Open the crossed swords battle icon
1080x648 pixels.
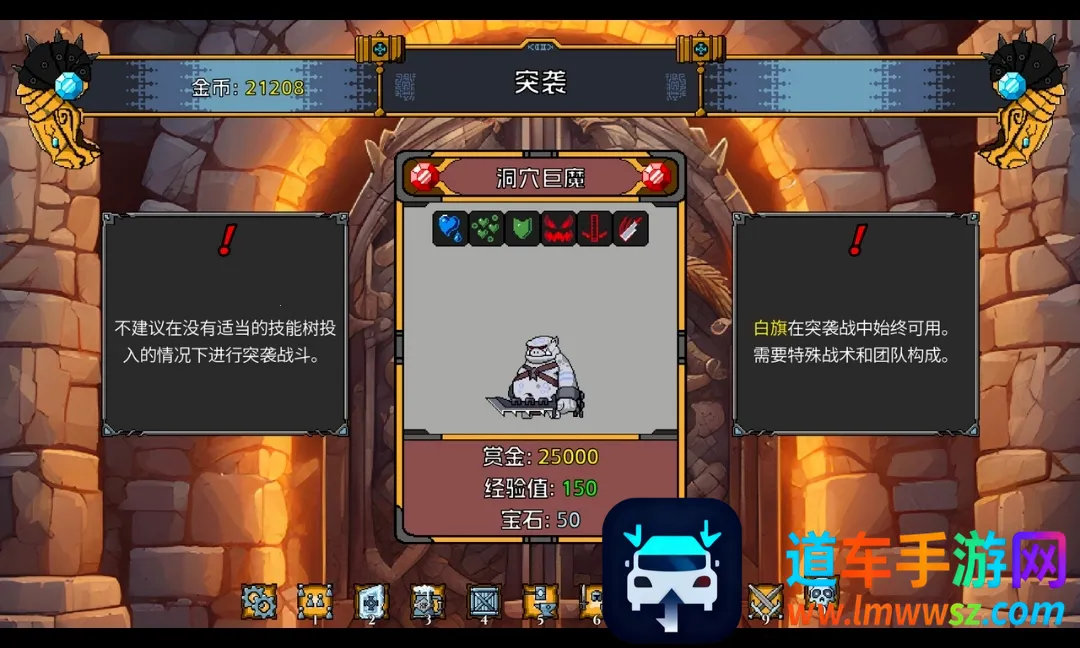click(766, 602)
